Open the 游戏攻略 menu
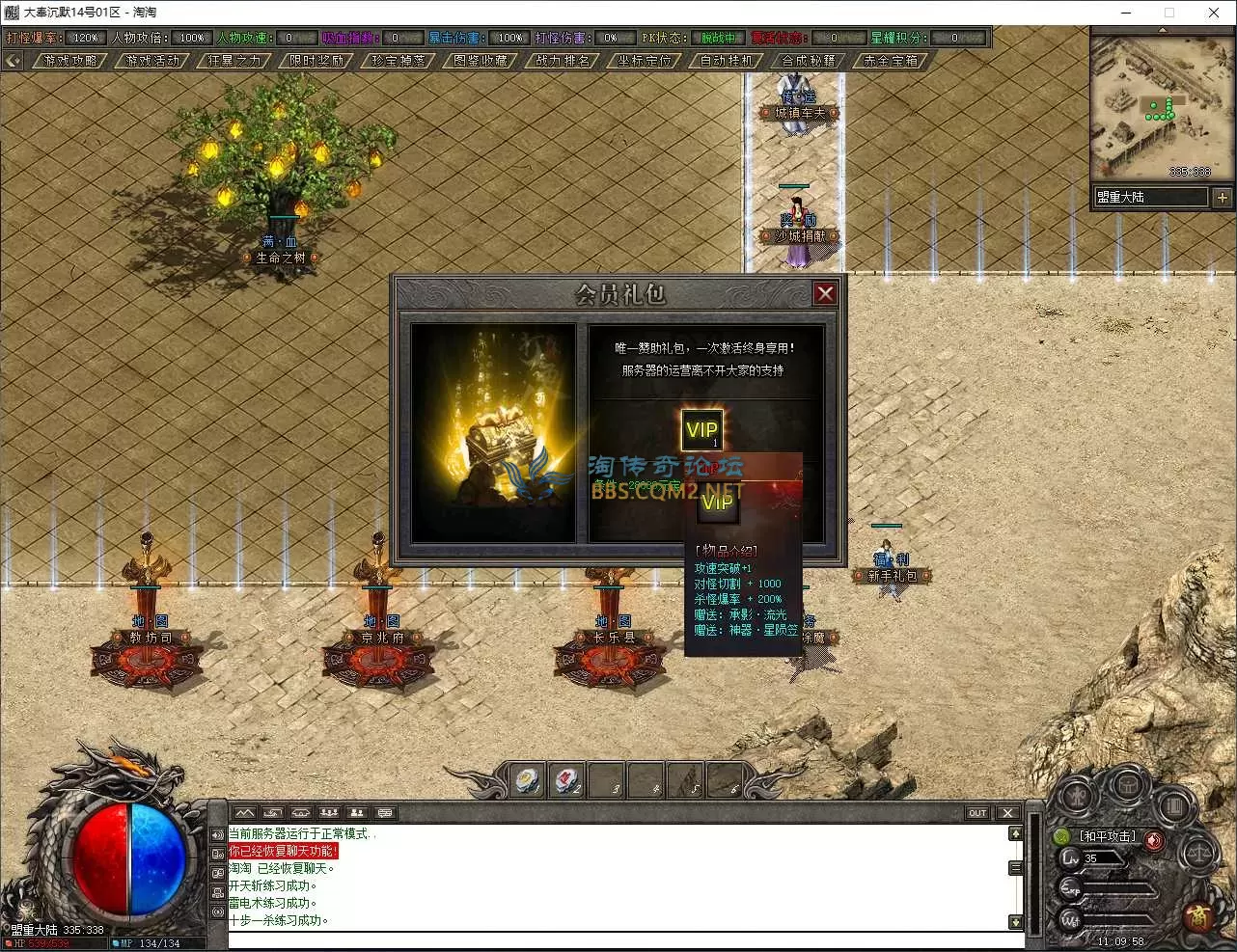Viewport: 1237px width, 952px height. click(x=71, y=61)
